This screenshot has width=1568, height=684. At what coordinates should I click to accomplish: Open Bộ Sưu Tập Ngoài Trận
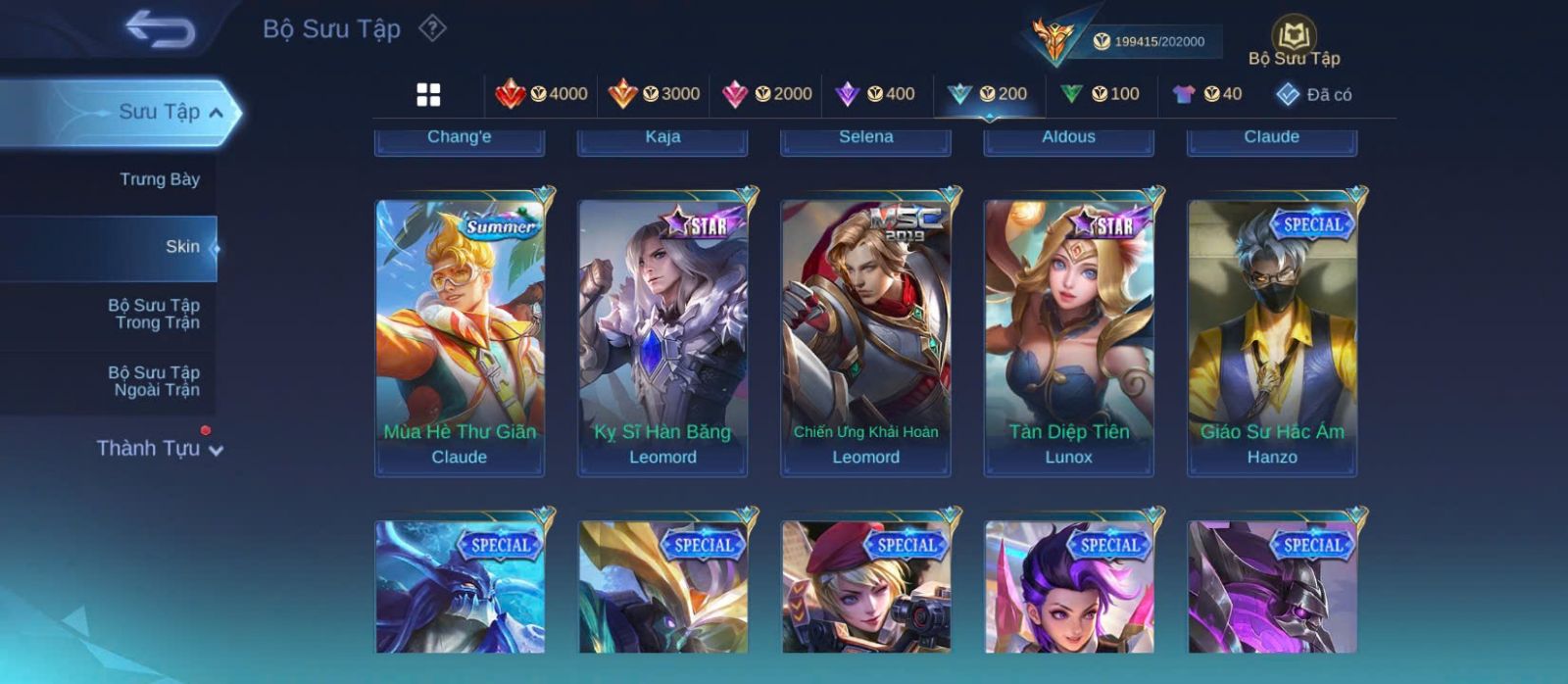pos(154,381)
